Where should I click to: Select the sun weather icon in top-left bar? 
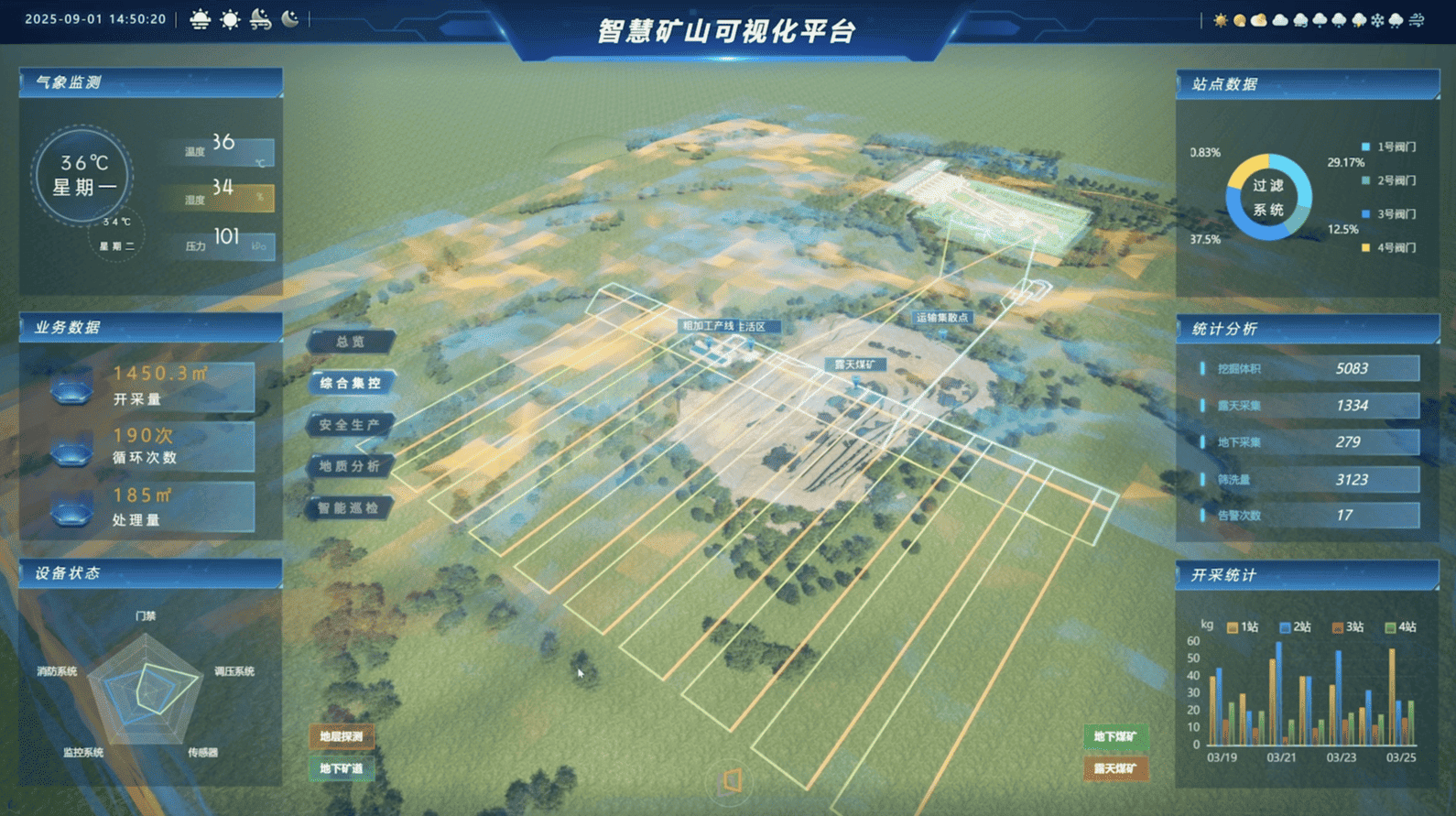coord(230,19)
